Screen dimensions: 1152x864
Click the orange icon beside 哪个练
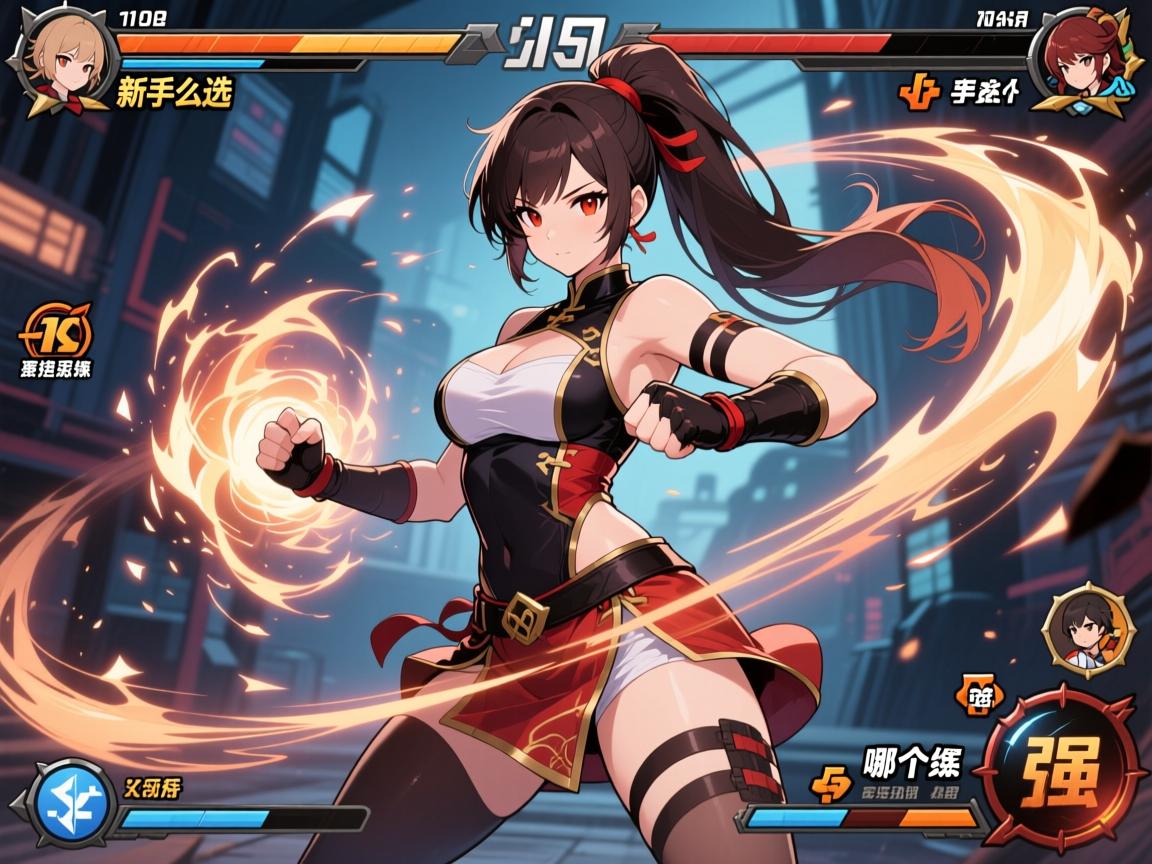click(832, 783)
